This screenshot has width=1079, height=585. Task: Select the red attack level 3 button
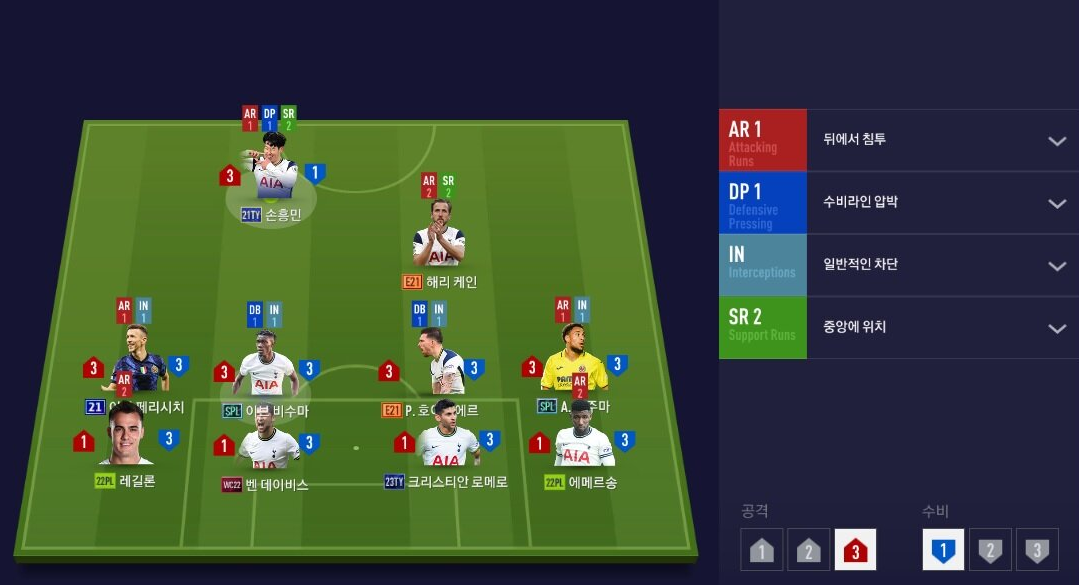[855, 549]
